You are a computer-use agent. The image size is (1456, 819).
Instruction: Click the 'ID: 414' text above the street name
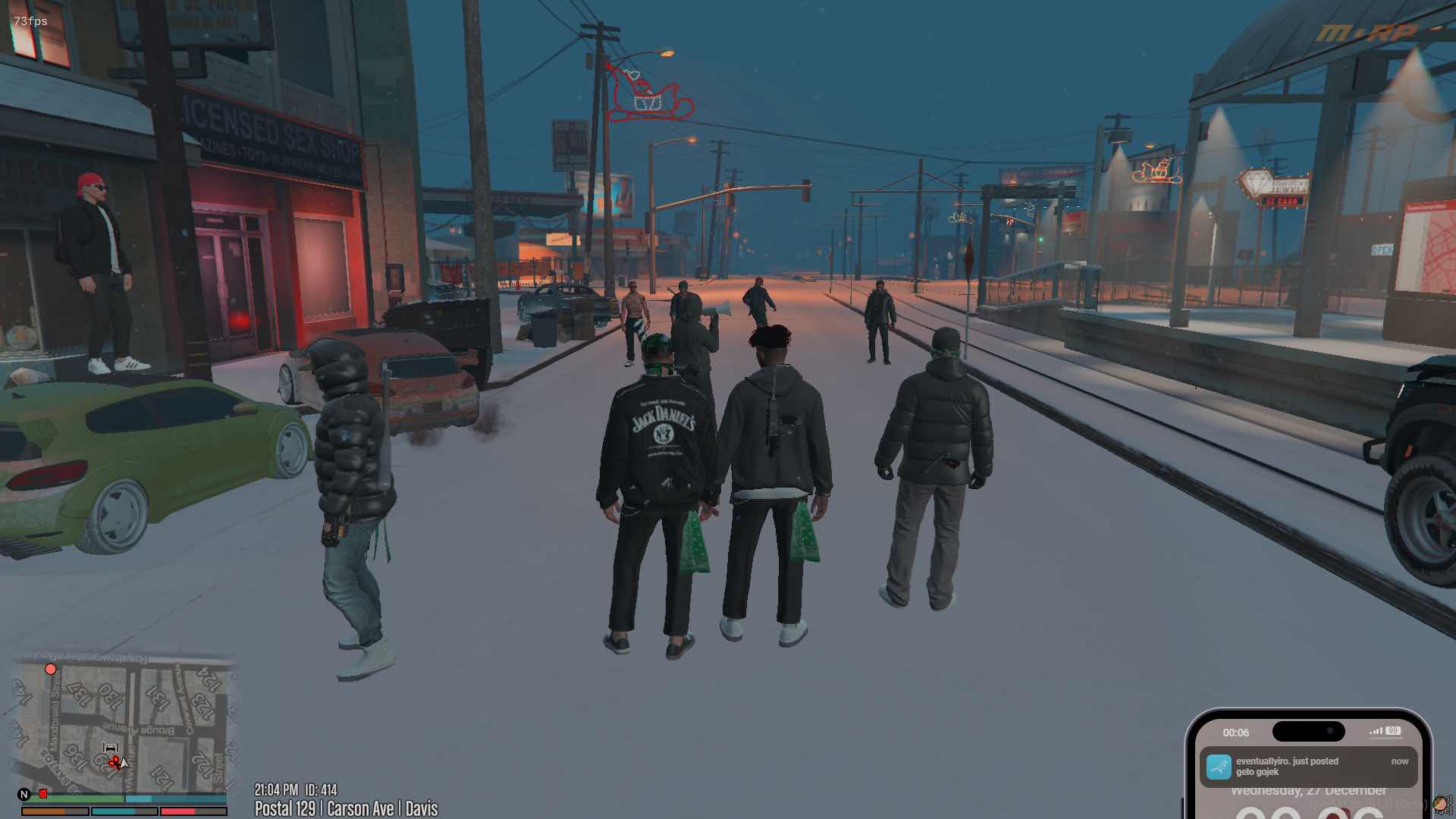pos(322,789)
